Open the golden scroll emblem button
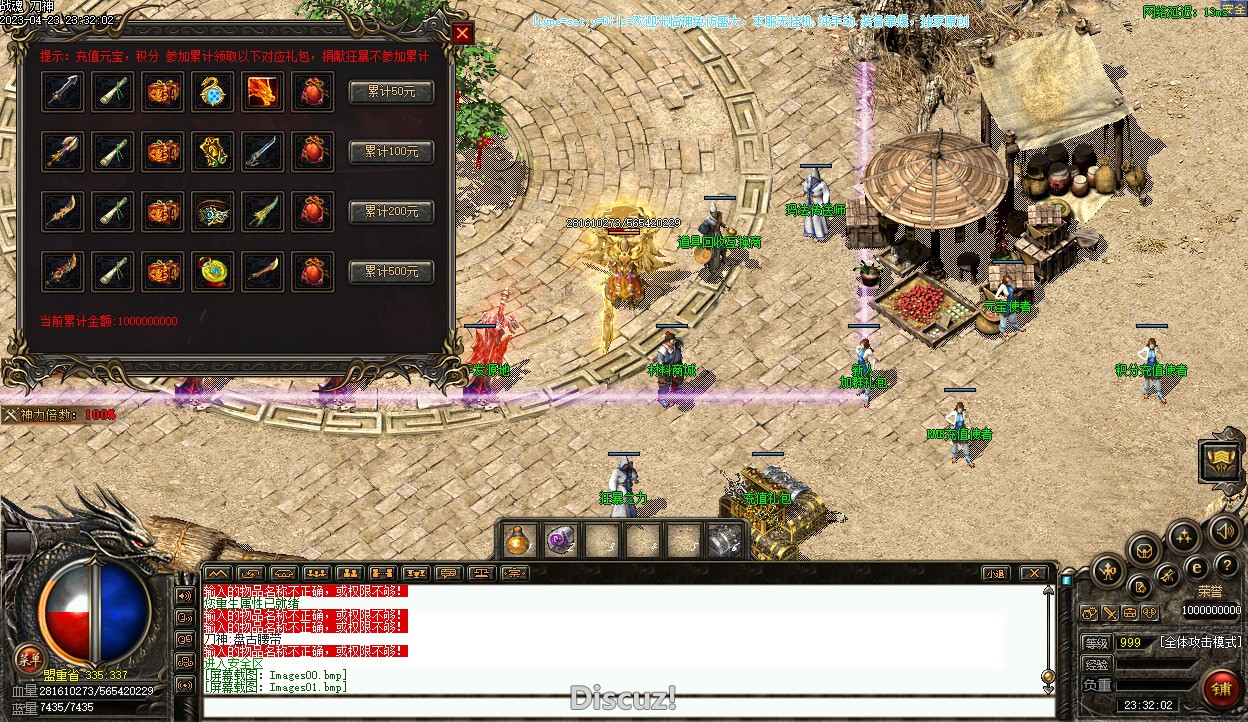The height and width of the screenshot is (722, 1248). point(1220,461)
